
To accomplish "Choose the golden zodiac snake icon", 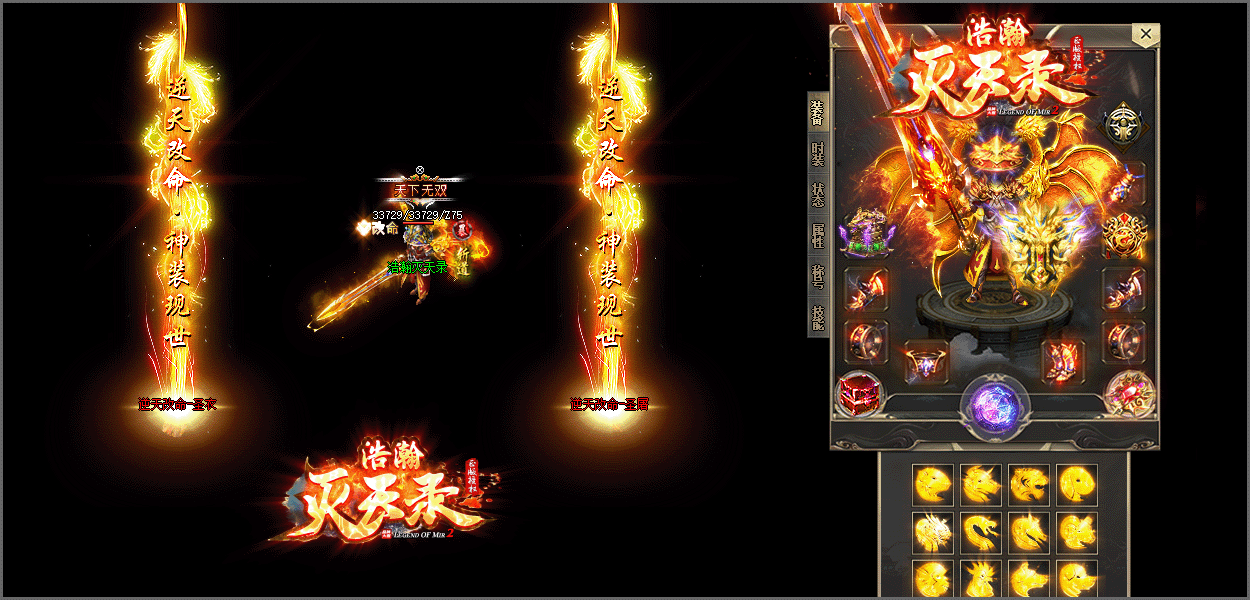I will pos(982,532).
